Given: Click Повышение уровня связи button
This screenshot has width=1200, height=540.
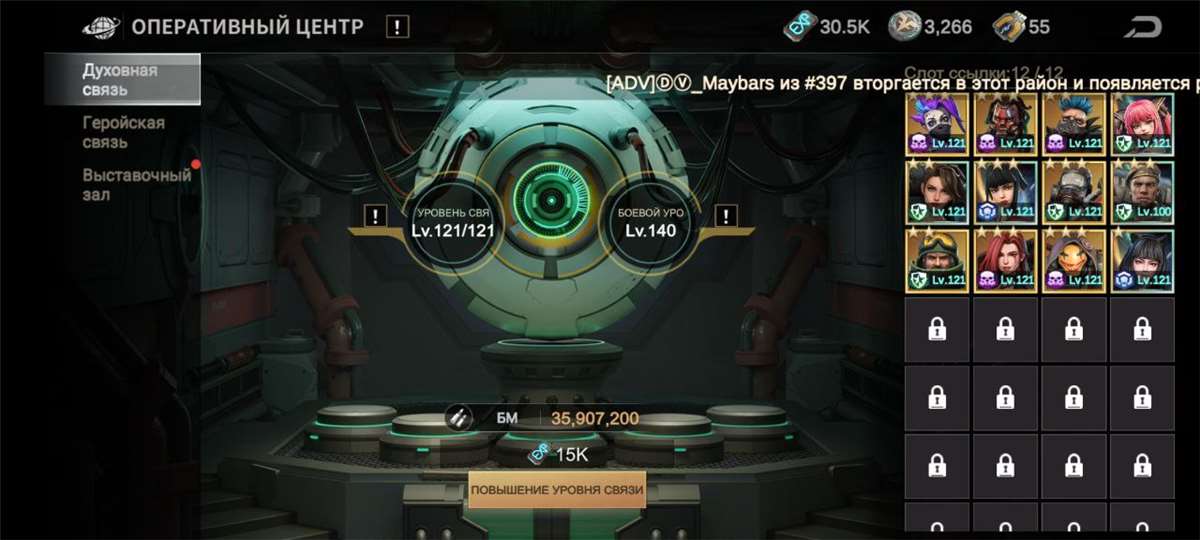Looking at the screenshot, I should 557,490.
